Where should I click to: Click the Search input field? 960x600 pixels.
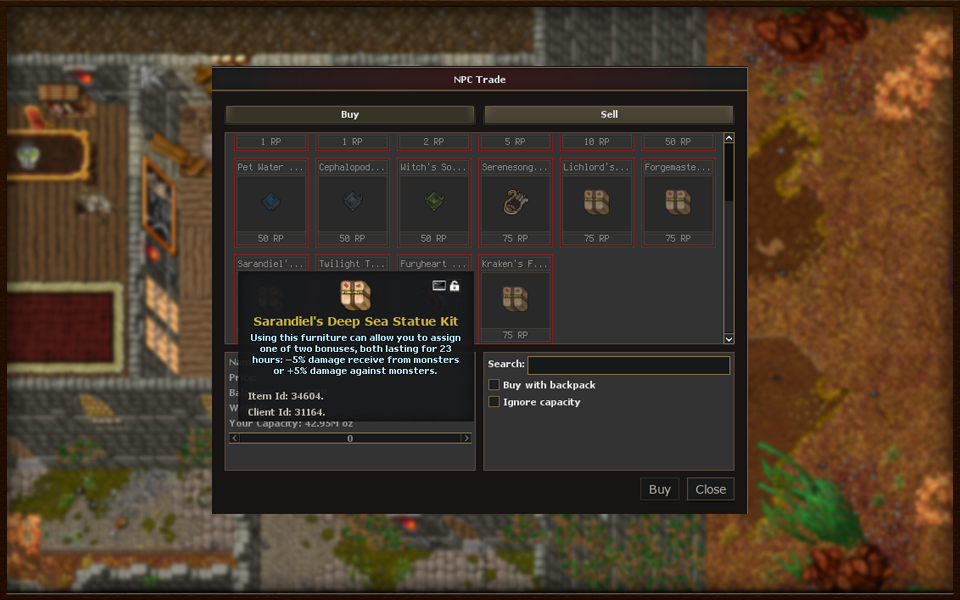point(628,365)
